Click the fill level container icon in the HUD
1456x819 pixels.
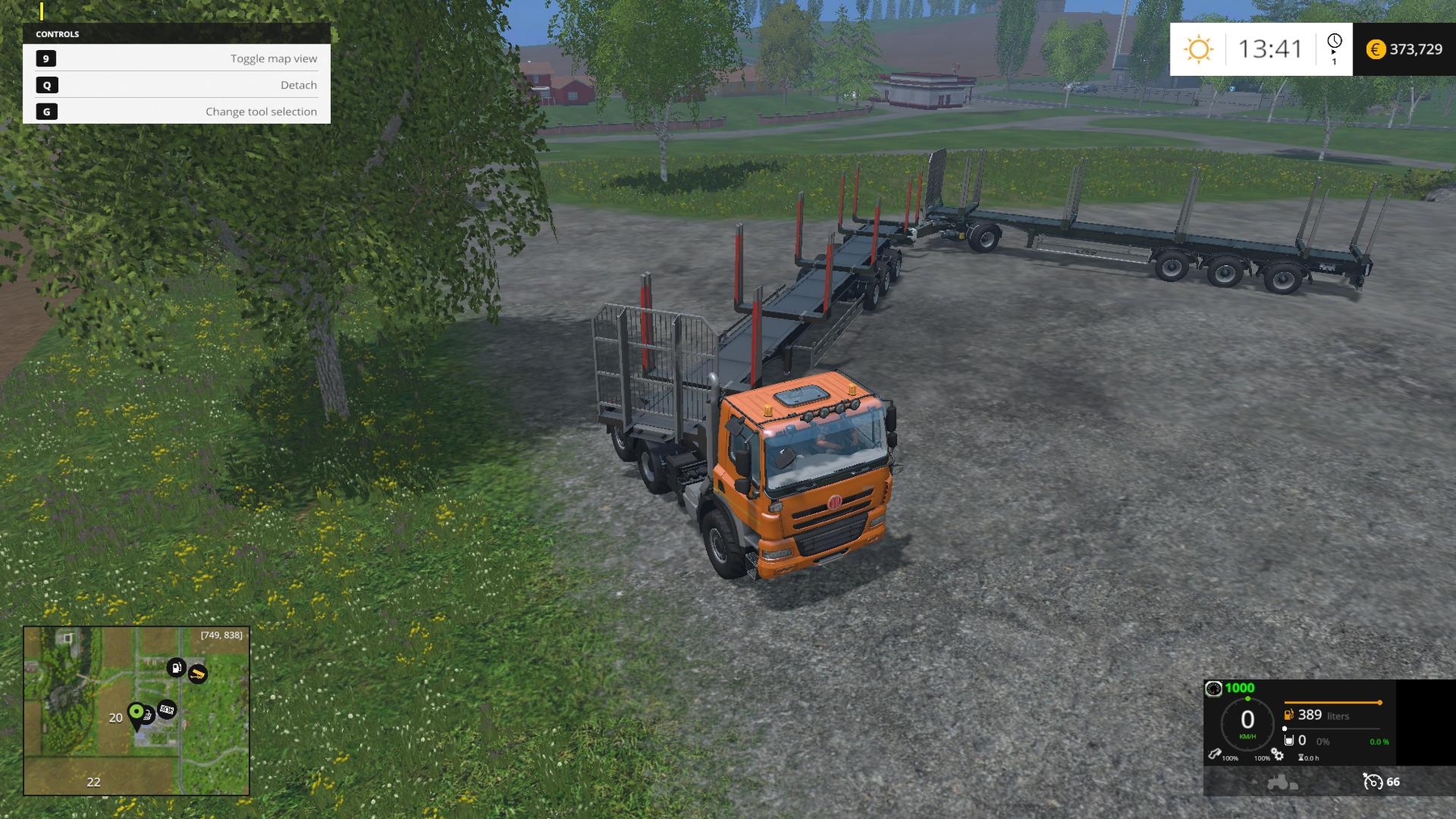click(1289, 741)
